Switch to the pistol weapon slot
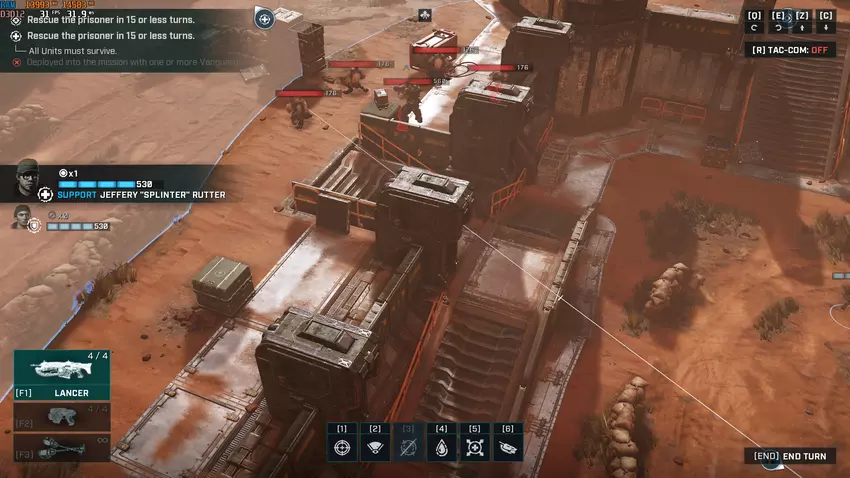This screenshot has height=478, width=850. [x=62, y=416]
